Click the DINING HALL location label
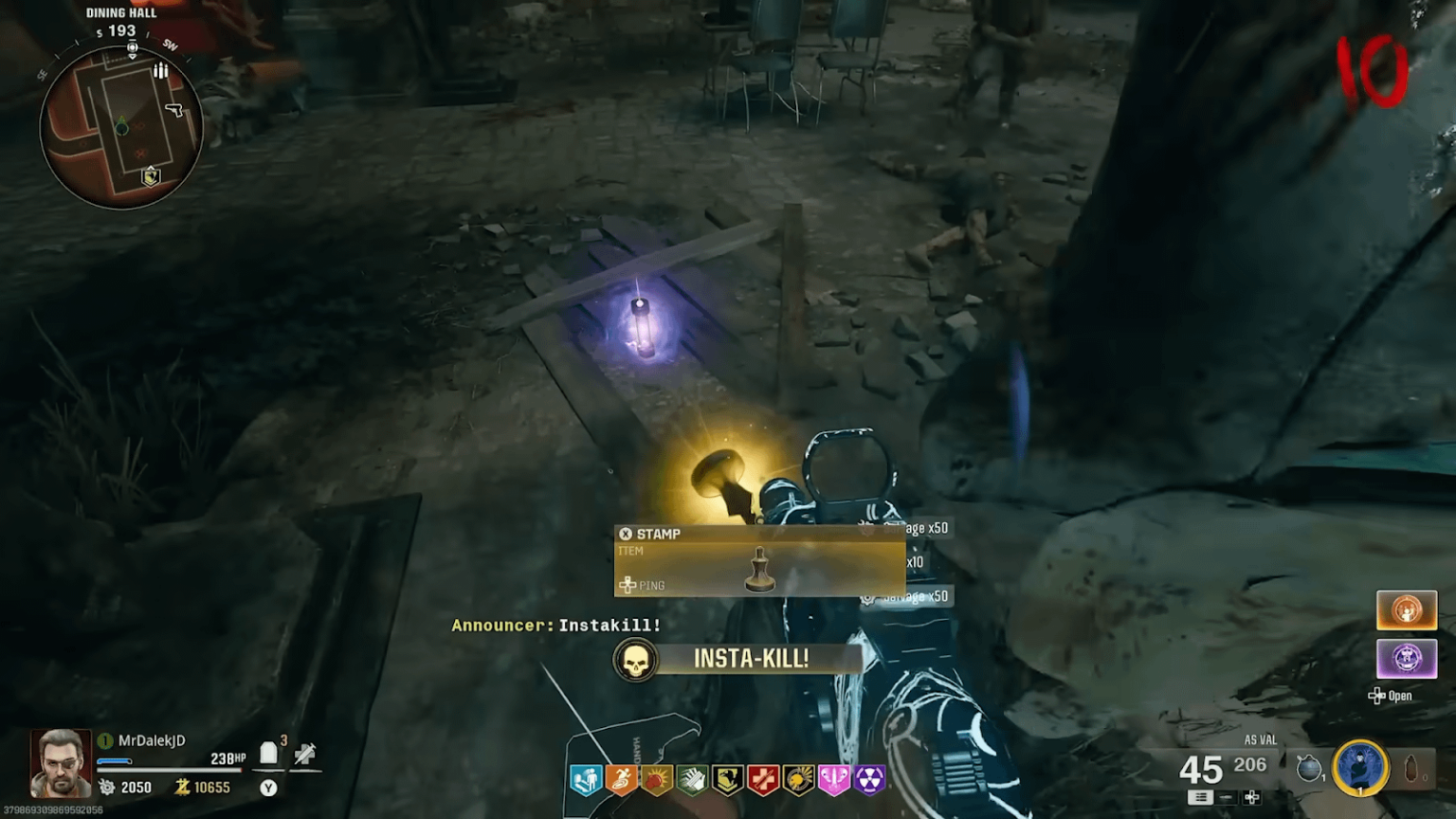 [x=120, y=12]
